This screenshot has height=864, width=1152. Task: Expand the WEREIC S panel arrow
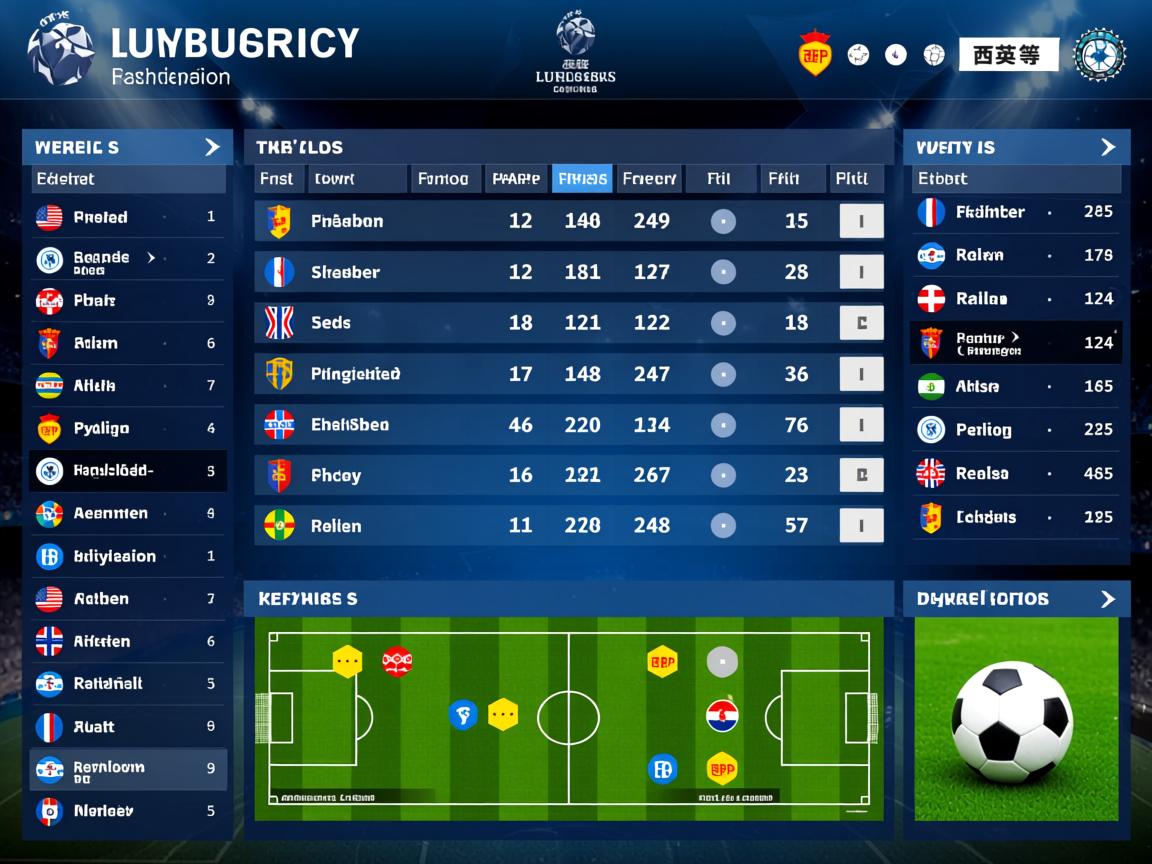212,147
